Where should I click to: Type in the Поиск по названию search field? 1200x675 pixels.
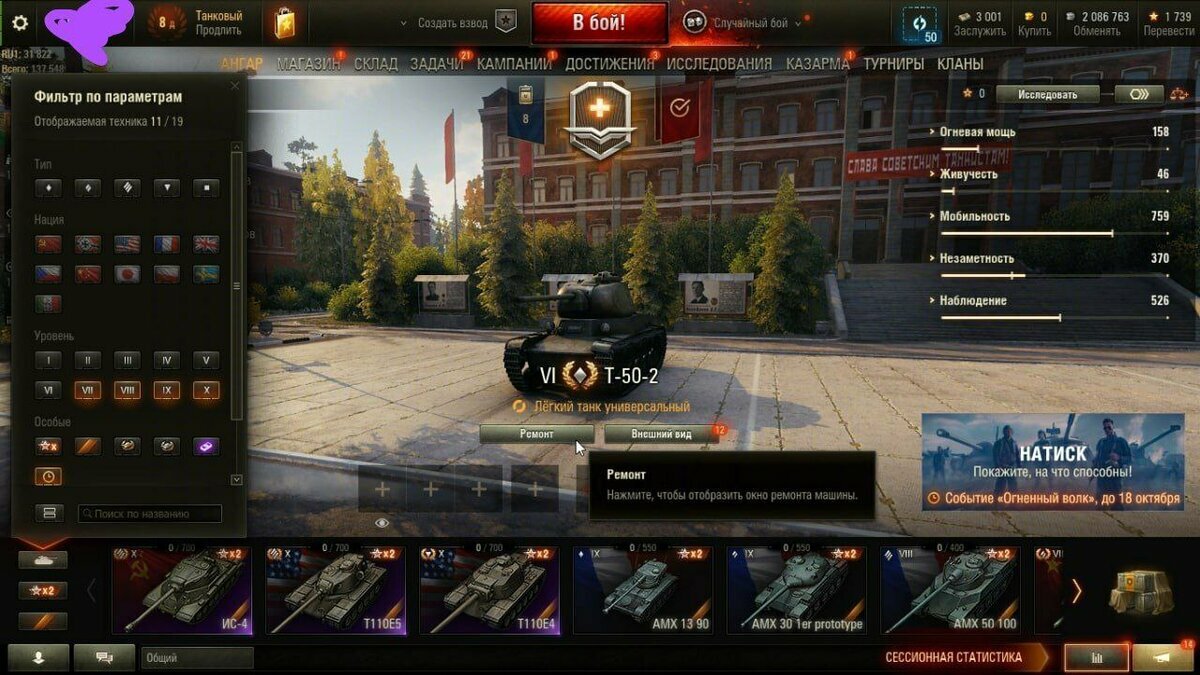click(150, 514)
